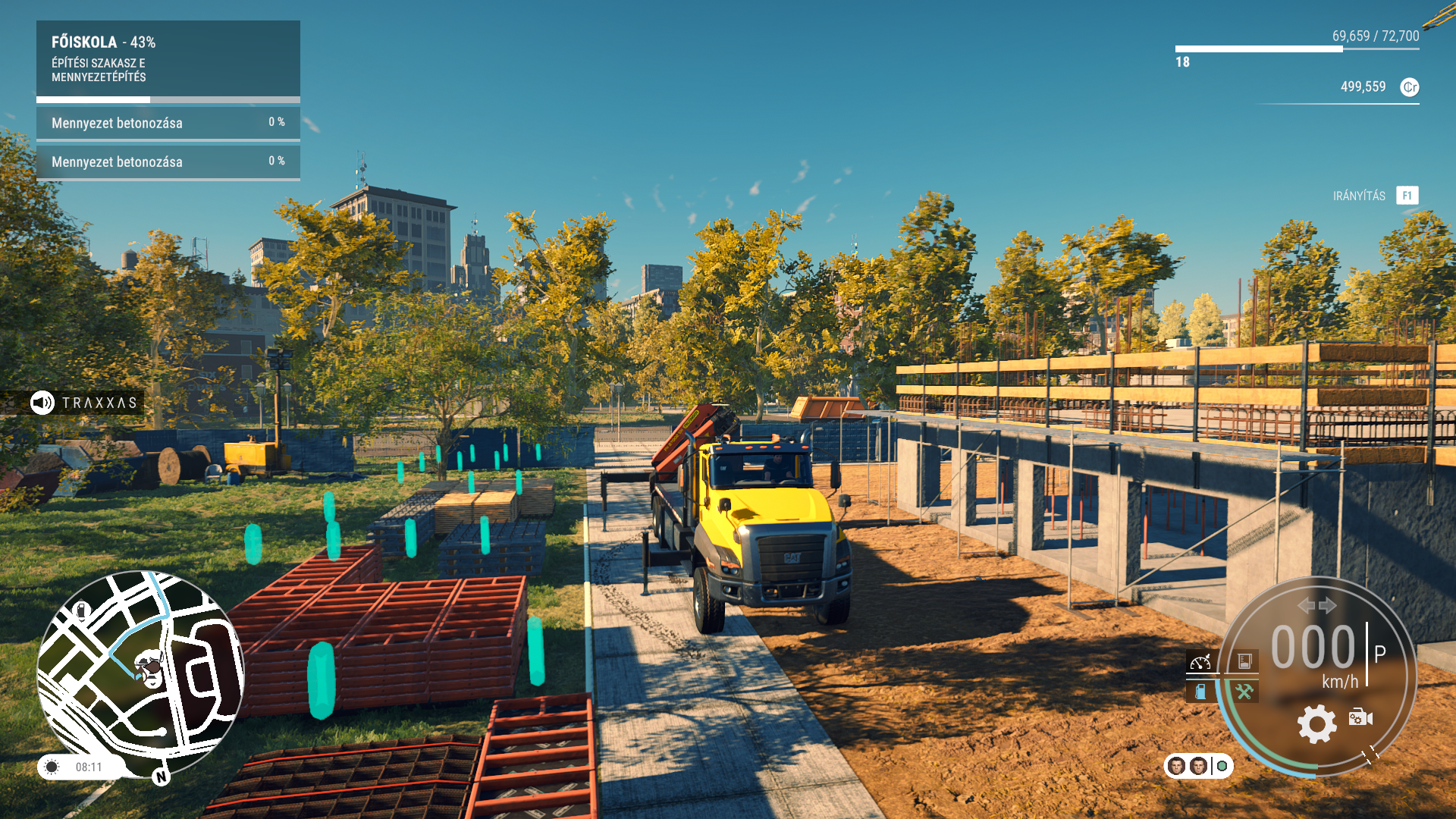Image resolution: width=1456 pixels, height=819 pixels.
Task: Open the multiplayer player avatars pill
Action: [x=1198, y=766]
